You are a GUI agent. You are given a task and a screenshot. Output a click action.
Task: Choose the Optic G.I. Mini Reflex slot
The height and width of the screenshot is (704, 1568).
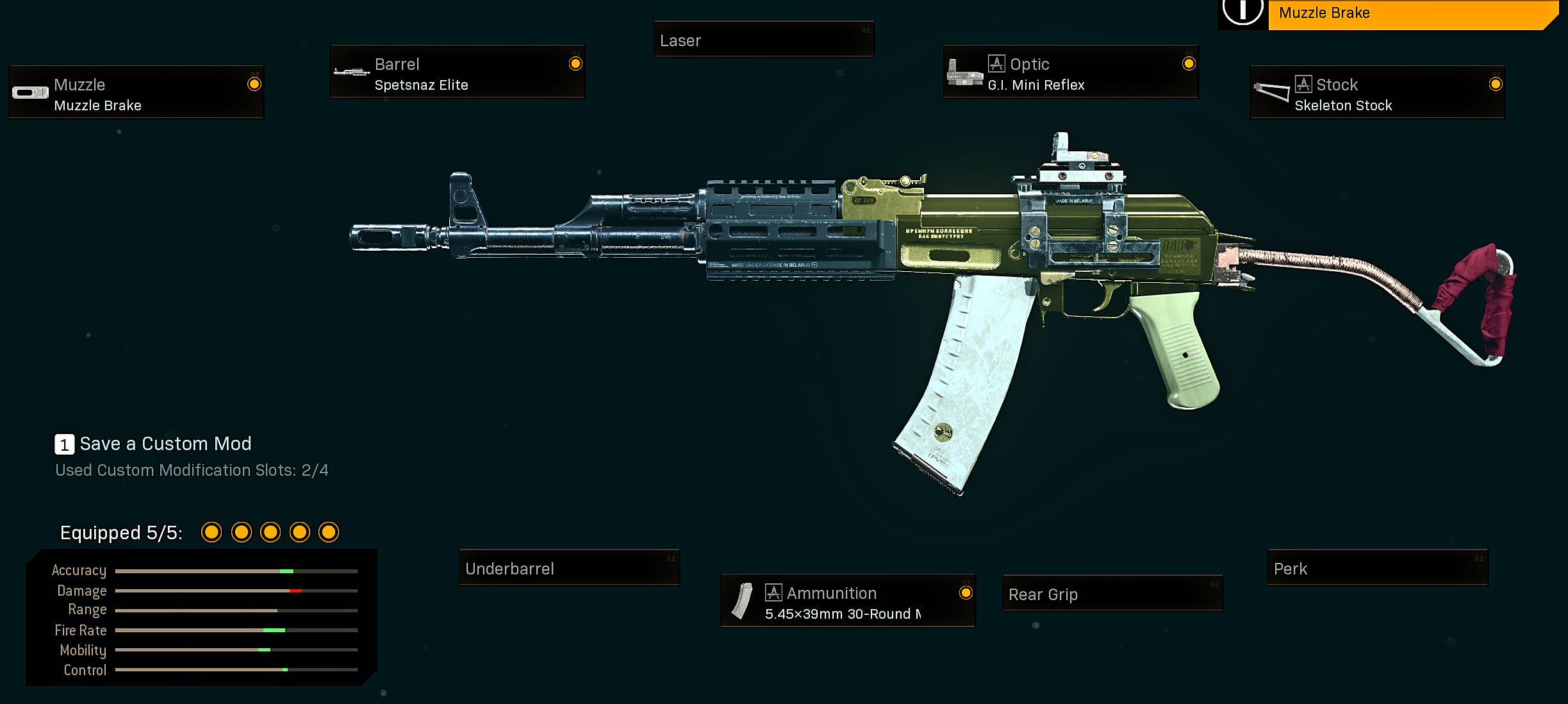click(x=1070, y=72)
